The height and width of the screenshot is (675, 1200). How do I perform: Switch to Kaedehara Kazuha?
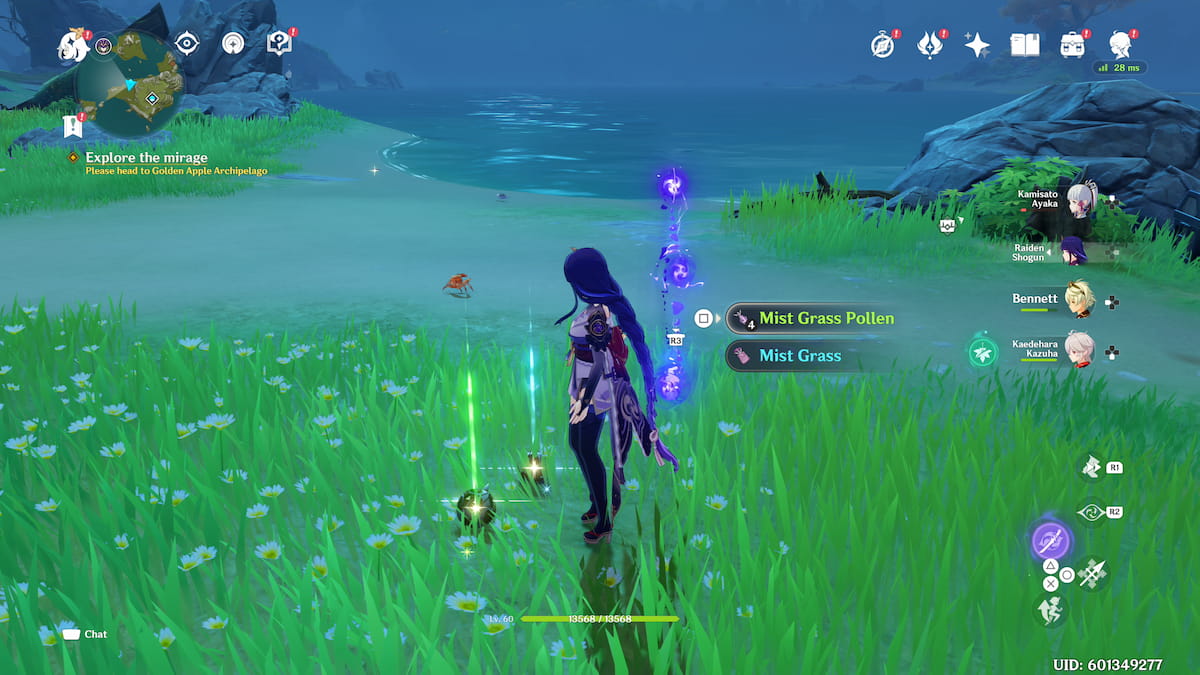[1080, 350]
